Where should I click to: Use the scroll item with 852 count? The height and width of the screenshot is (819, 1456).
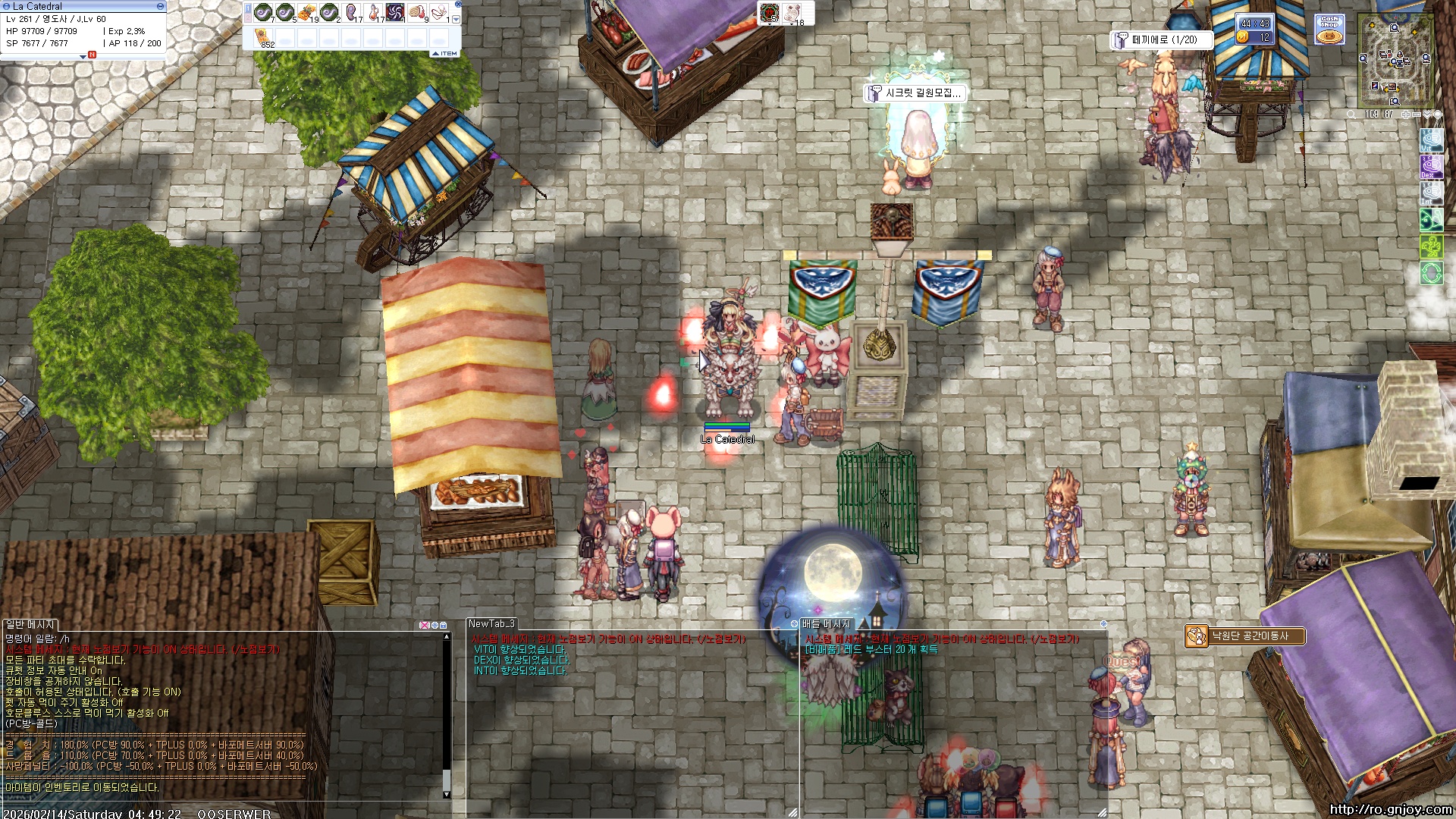pos(263,38)
